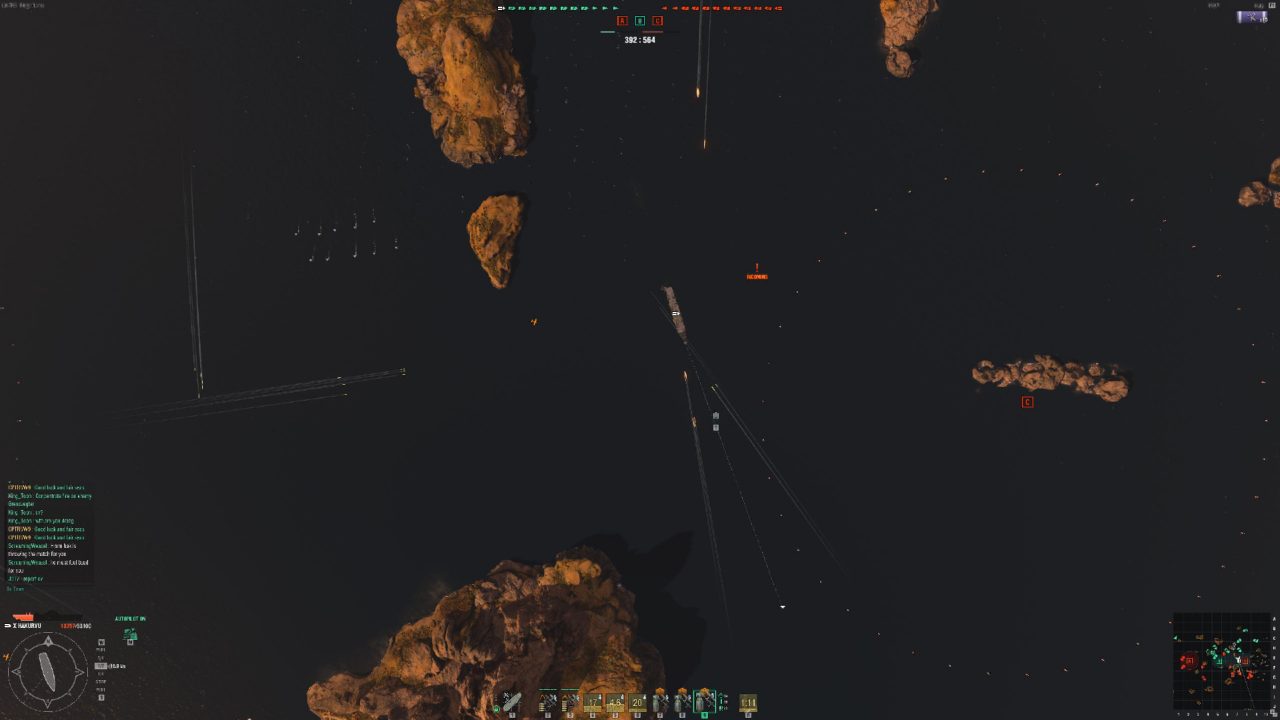
Task: Click the orange ship health bar
Action: (x=23, y=617)
